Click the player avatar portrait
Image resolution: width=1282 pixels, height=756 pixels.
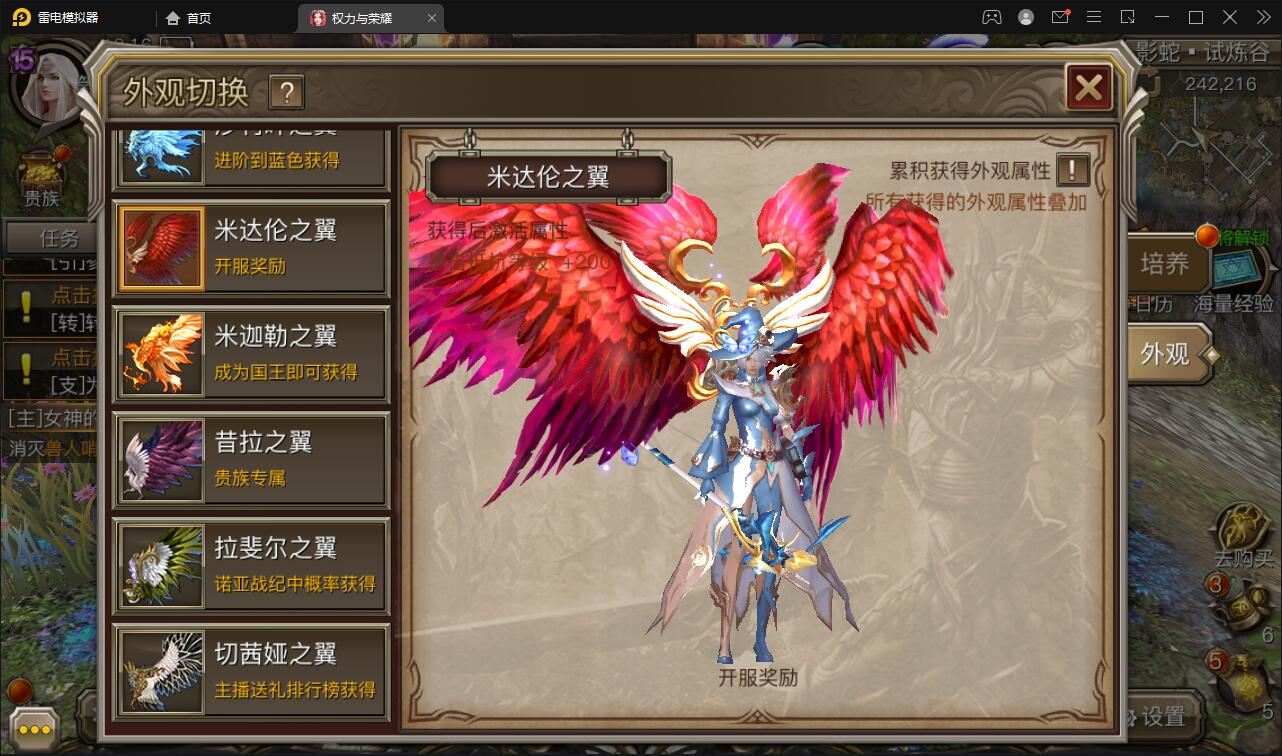(x=48, y=85)
